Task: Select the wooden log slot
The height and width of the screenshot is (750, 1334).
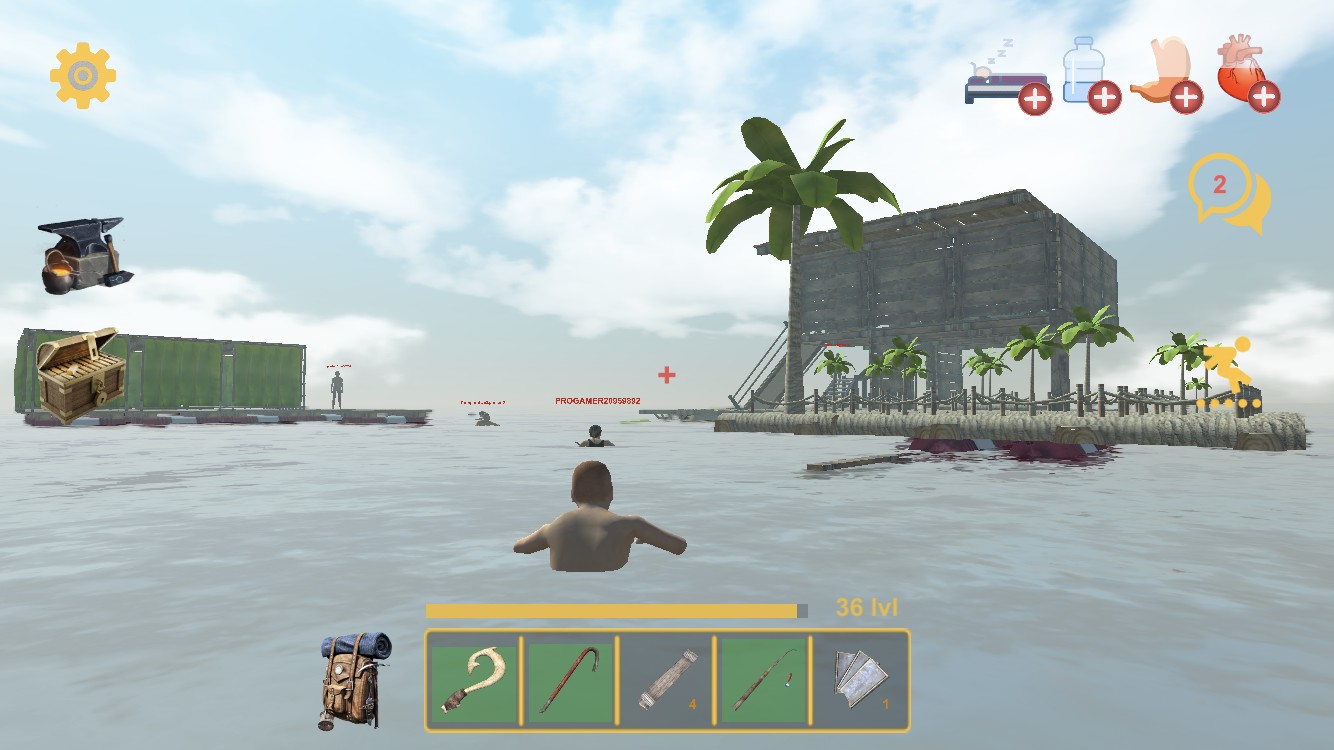Action: 666,681
